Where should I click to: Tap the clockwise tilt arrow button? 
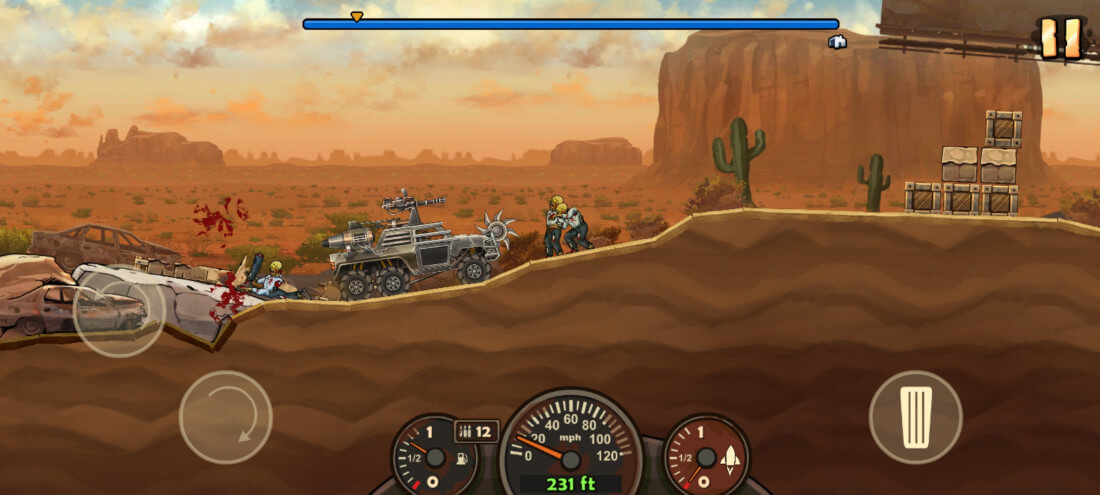[225, 417]
